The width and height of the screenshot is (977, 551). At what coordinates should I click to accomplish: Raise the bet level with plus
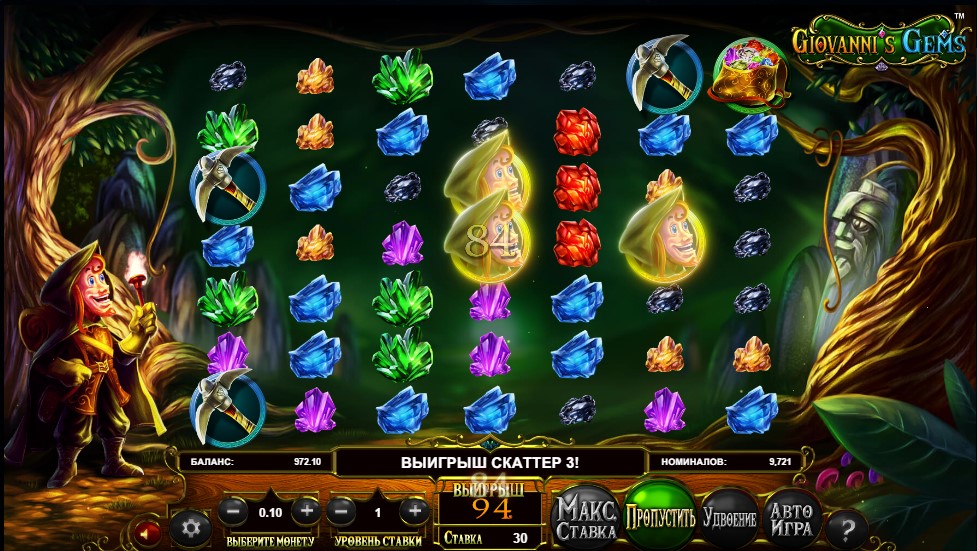[x=414, y=510]
